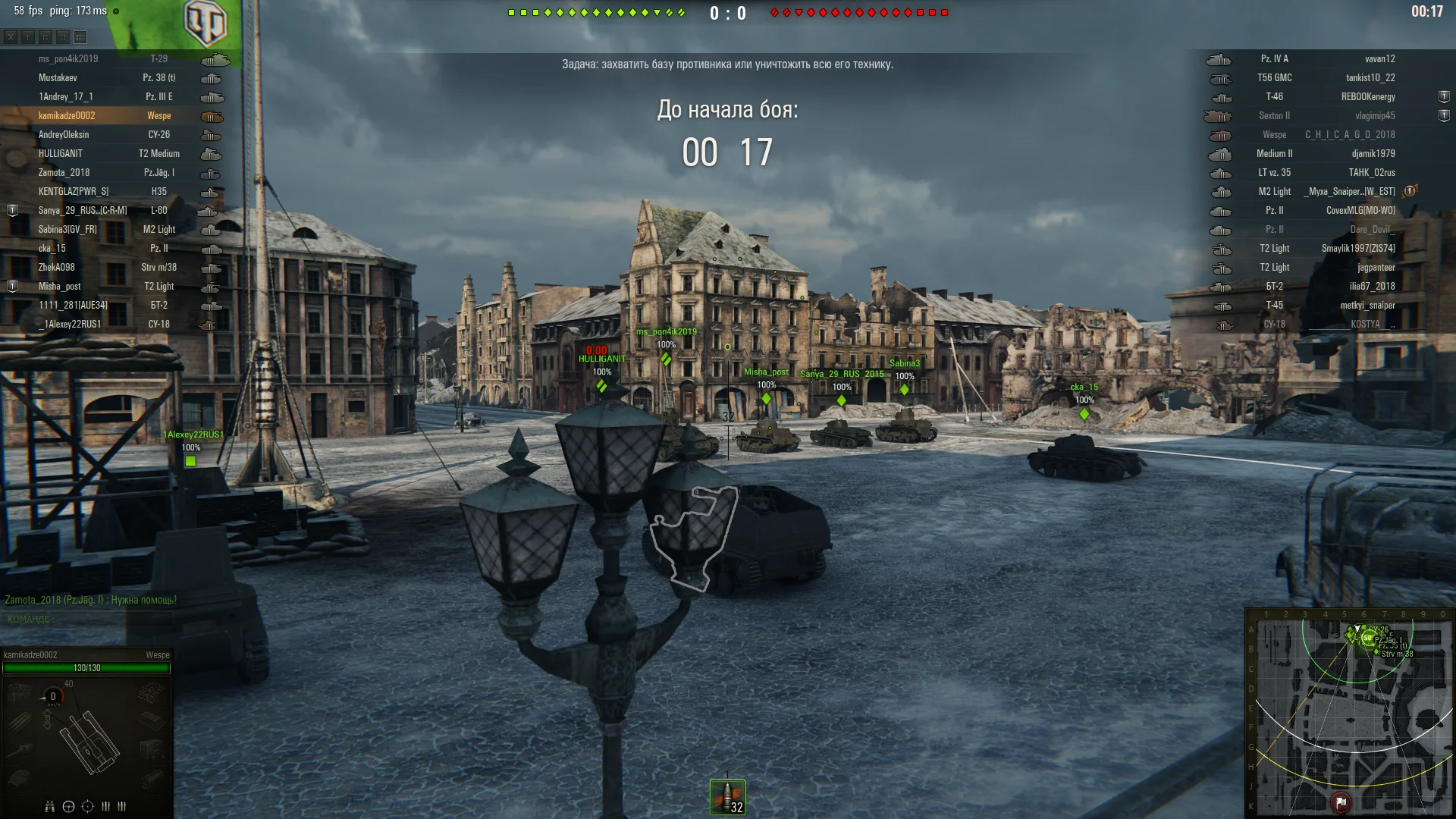Select enemy jagpanteer's T2 Light row

click(1327, 268)
